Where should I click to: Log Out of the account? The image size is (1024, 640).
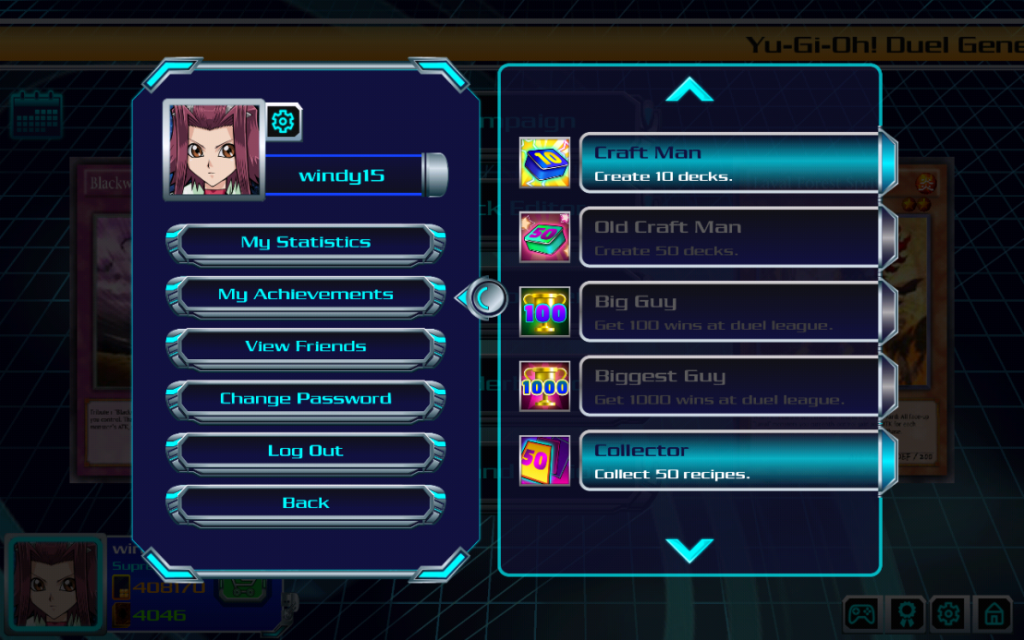pyautogui.click(x=305, y=451)
